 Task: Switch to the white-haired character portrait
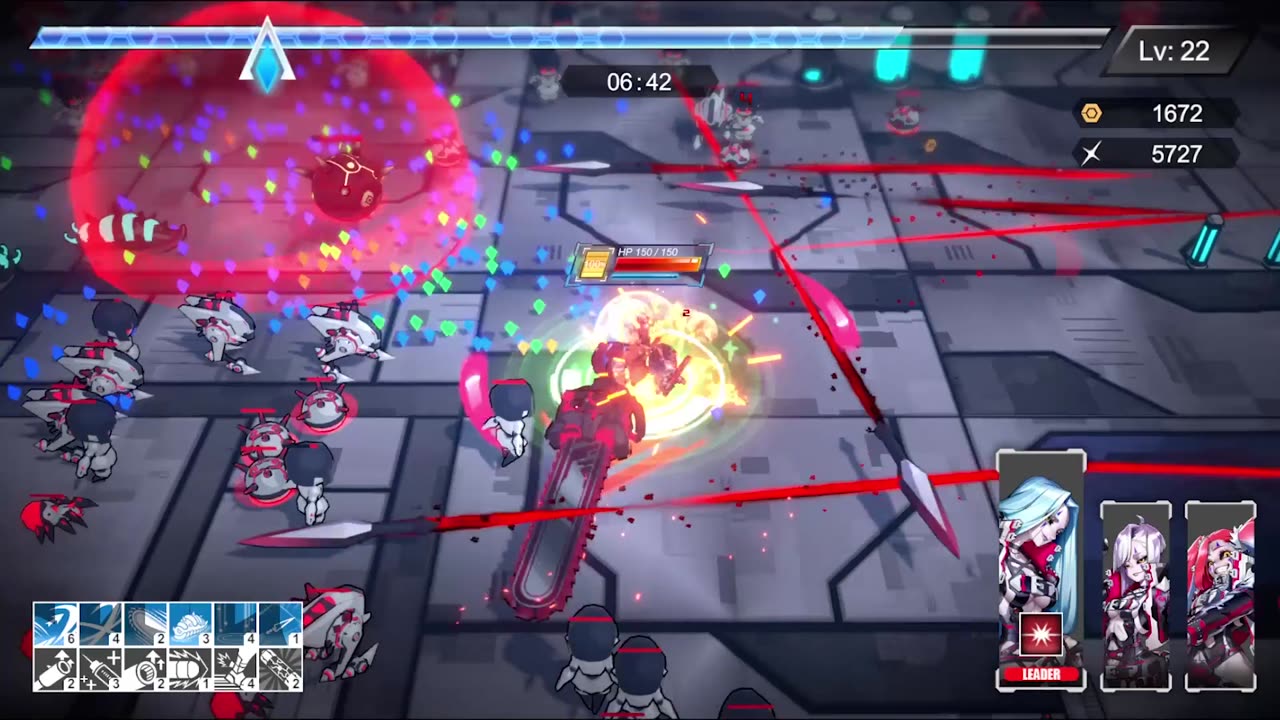[1135, 595]
